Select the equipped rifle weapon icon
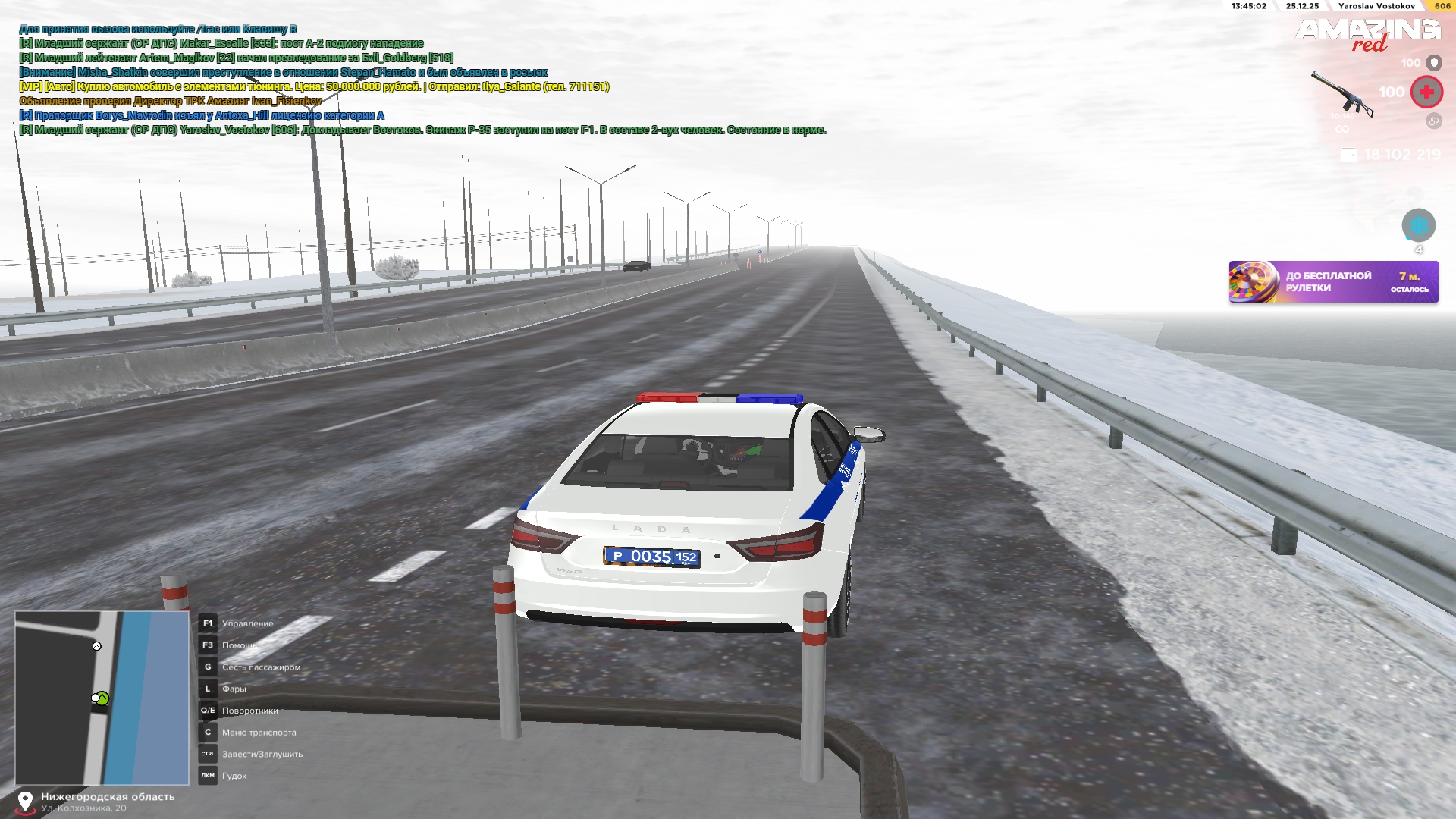This screenshot has height=819, width=1456. (1343, 94)
